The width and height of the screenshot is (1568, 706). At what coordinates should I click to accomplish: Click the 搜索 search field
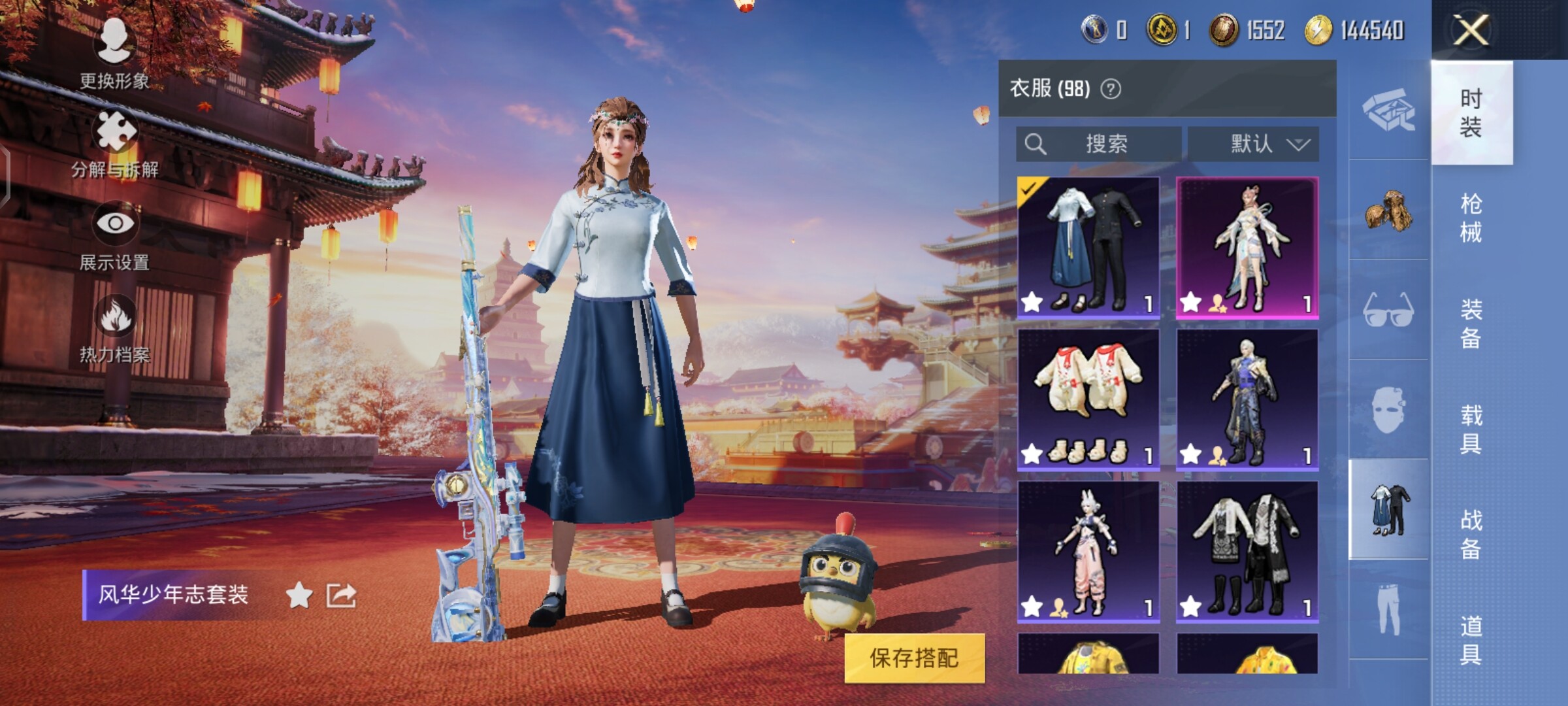click(1099, 144)
